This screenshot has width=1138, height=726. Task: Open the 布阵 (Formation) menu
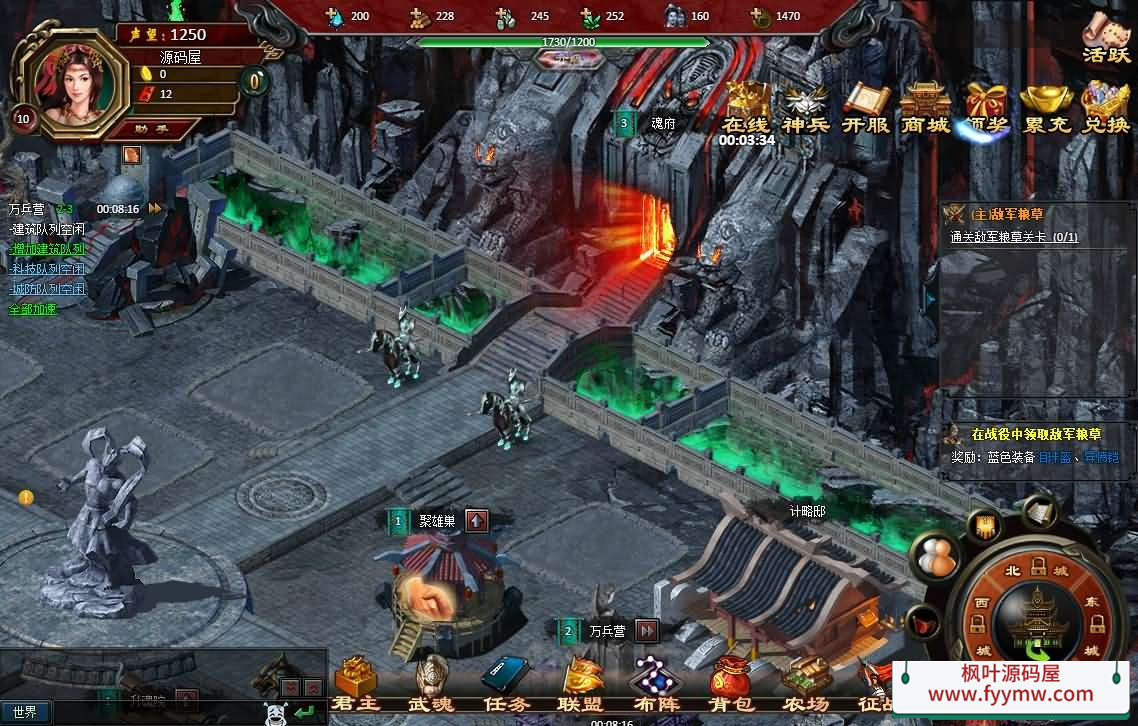(x=656, y=682)
